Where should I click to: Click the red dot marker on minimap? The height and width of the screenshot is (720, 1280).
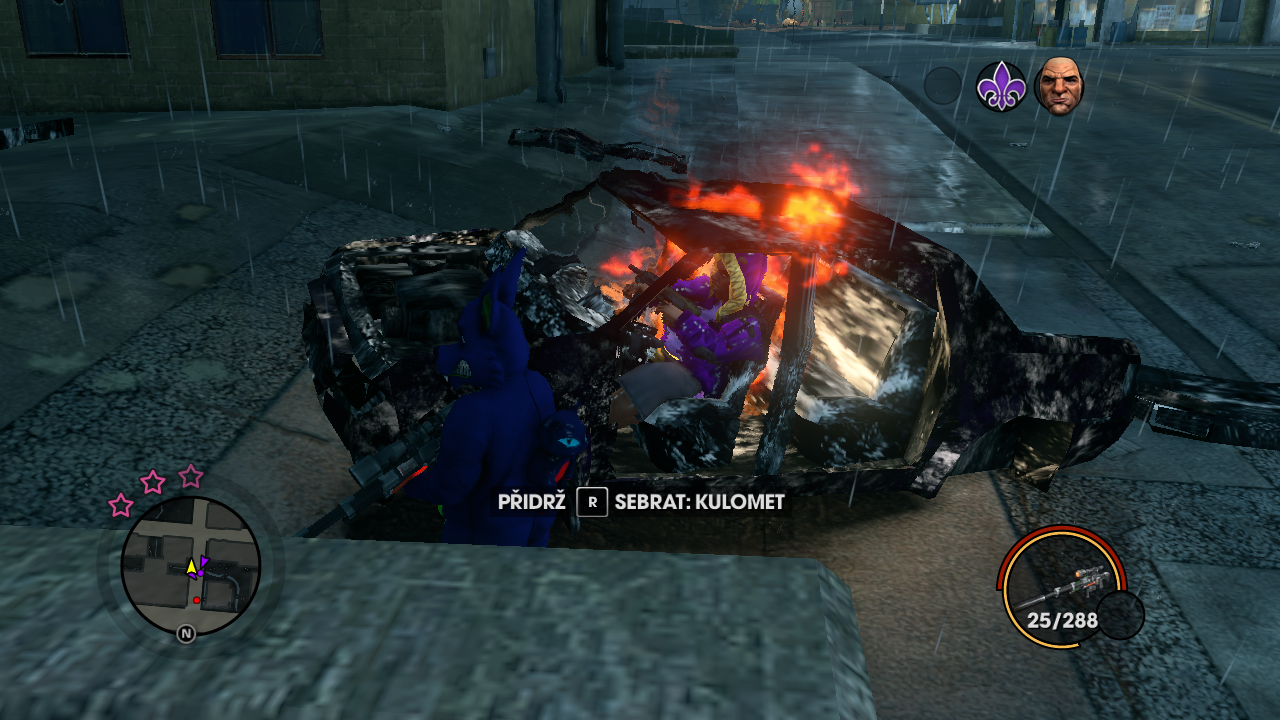(197, 601)
